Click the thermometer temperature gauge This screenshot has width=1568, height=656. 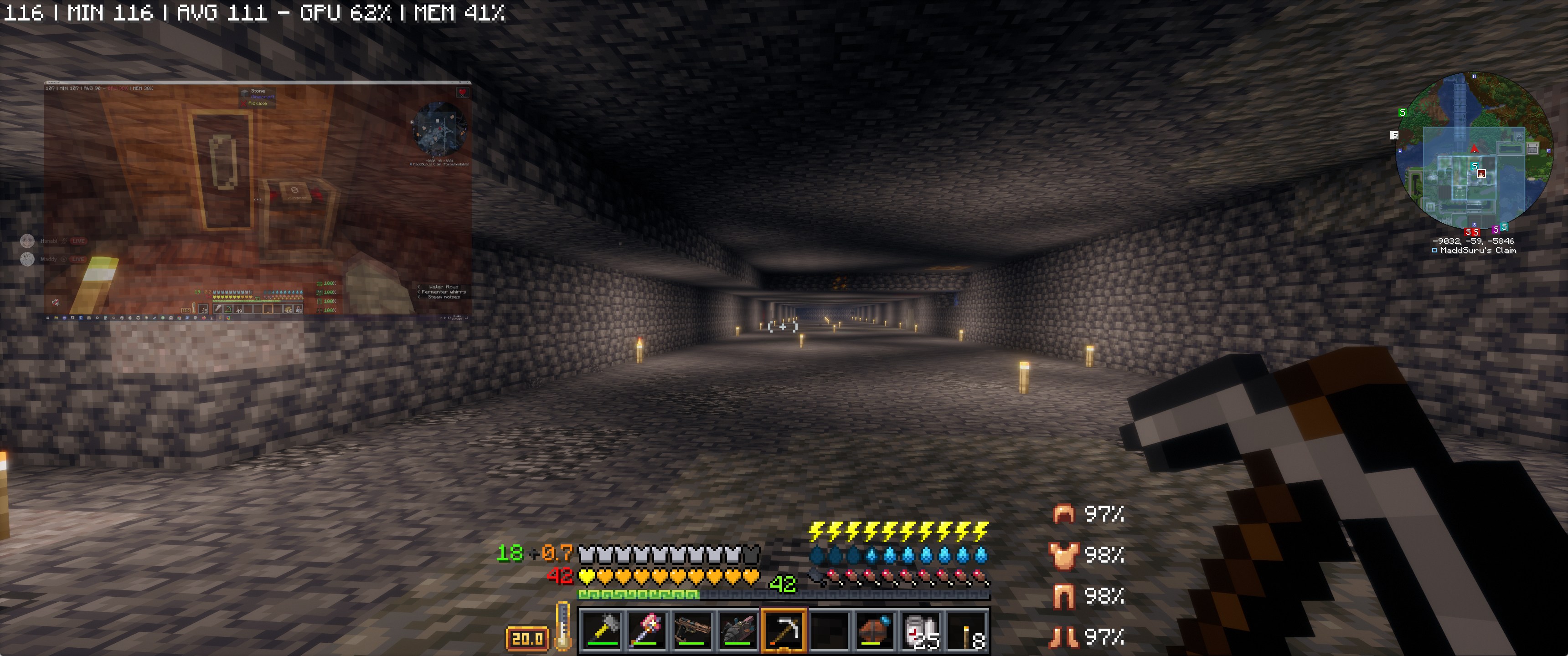(563, 627)
